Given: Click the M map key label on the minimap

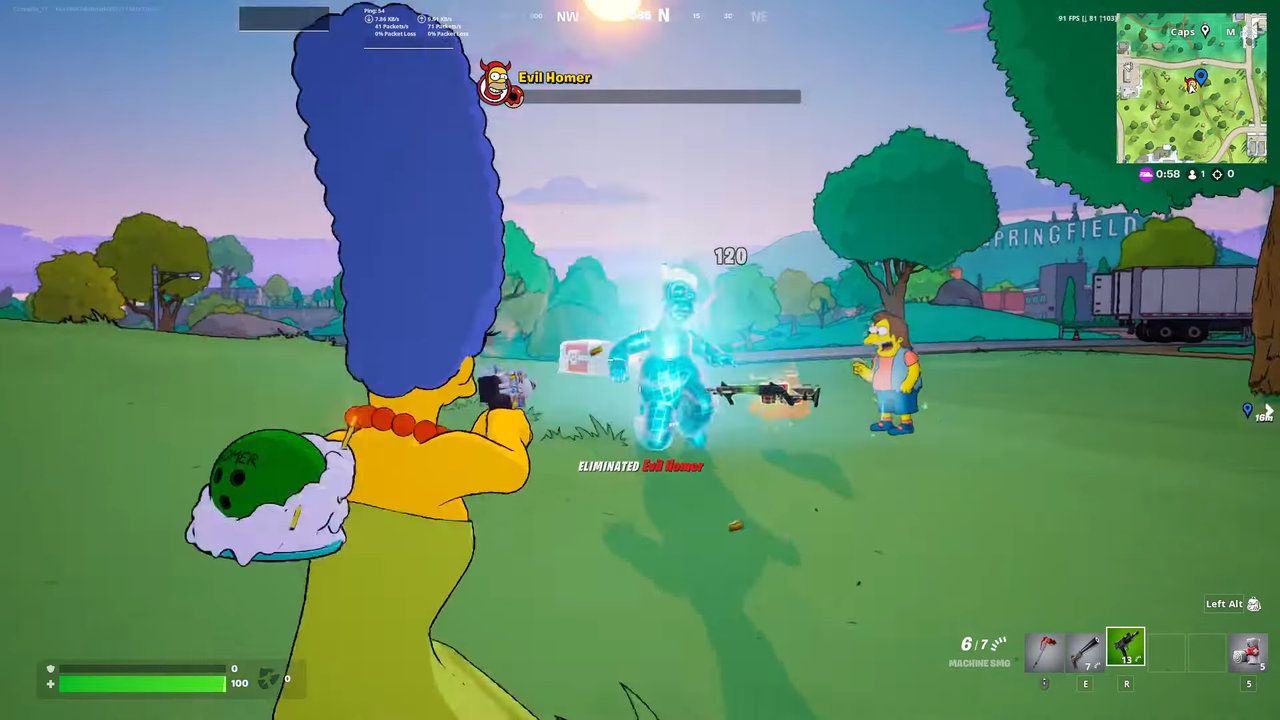Looking at the screenshot, I should [1230, 32].
